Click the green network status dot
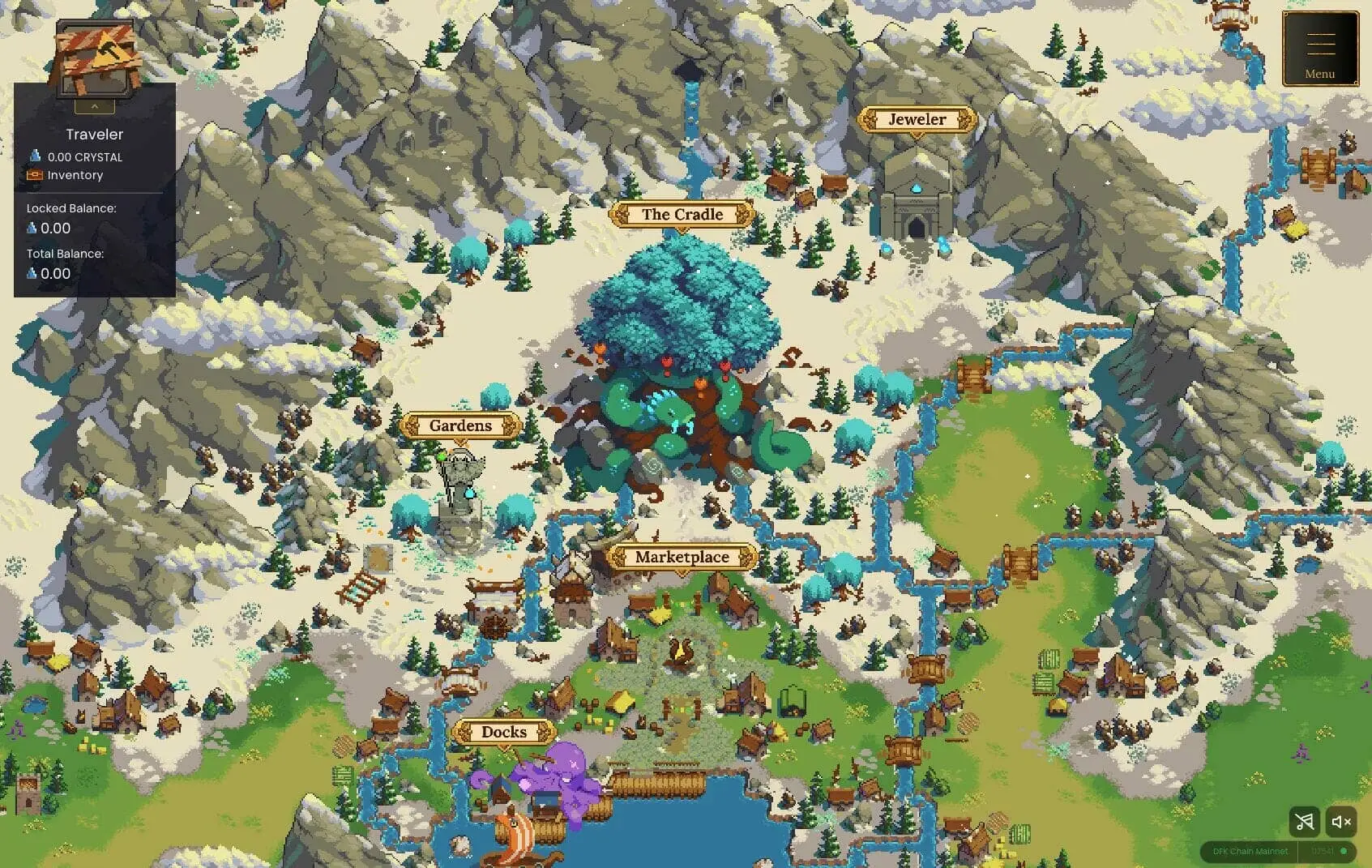This screenshot has width=1372, height=868. pyautogui.click(x=1344, y=852)
